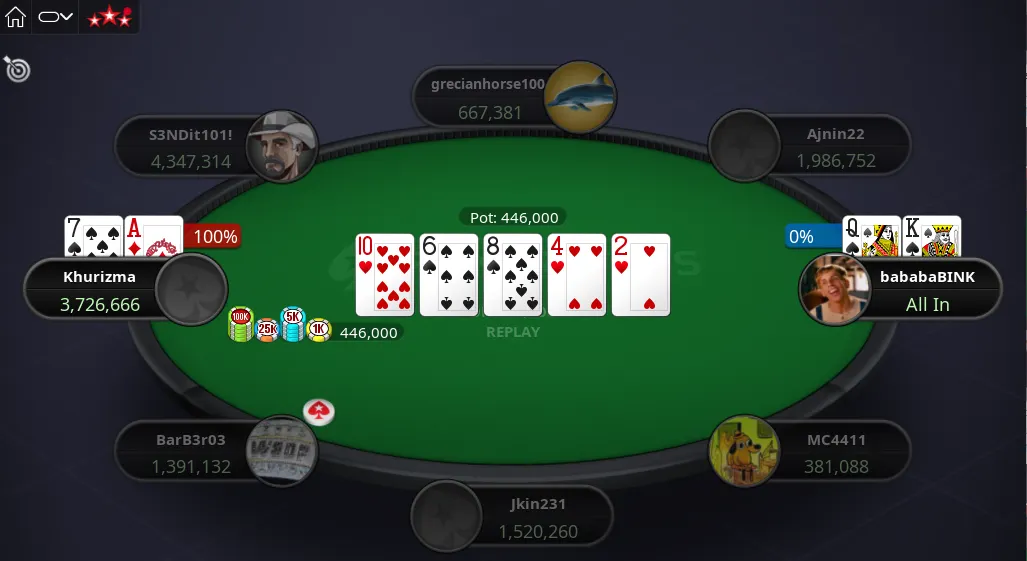The height and width of the screenshot is (561, 1027).
Task: Select player S3NDit101!'s seat
Action: [x=190, y=147]
